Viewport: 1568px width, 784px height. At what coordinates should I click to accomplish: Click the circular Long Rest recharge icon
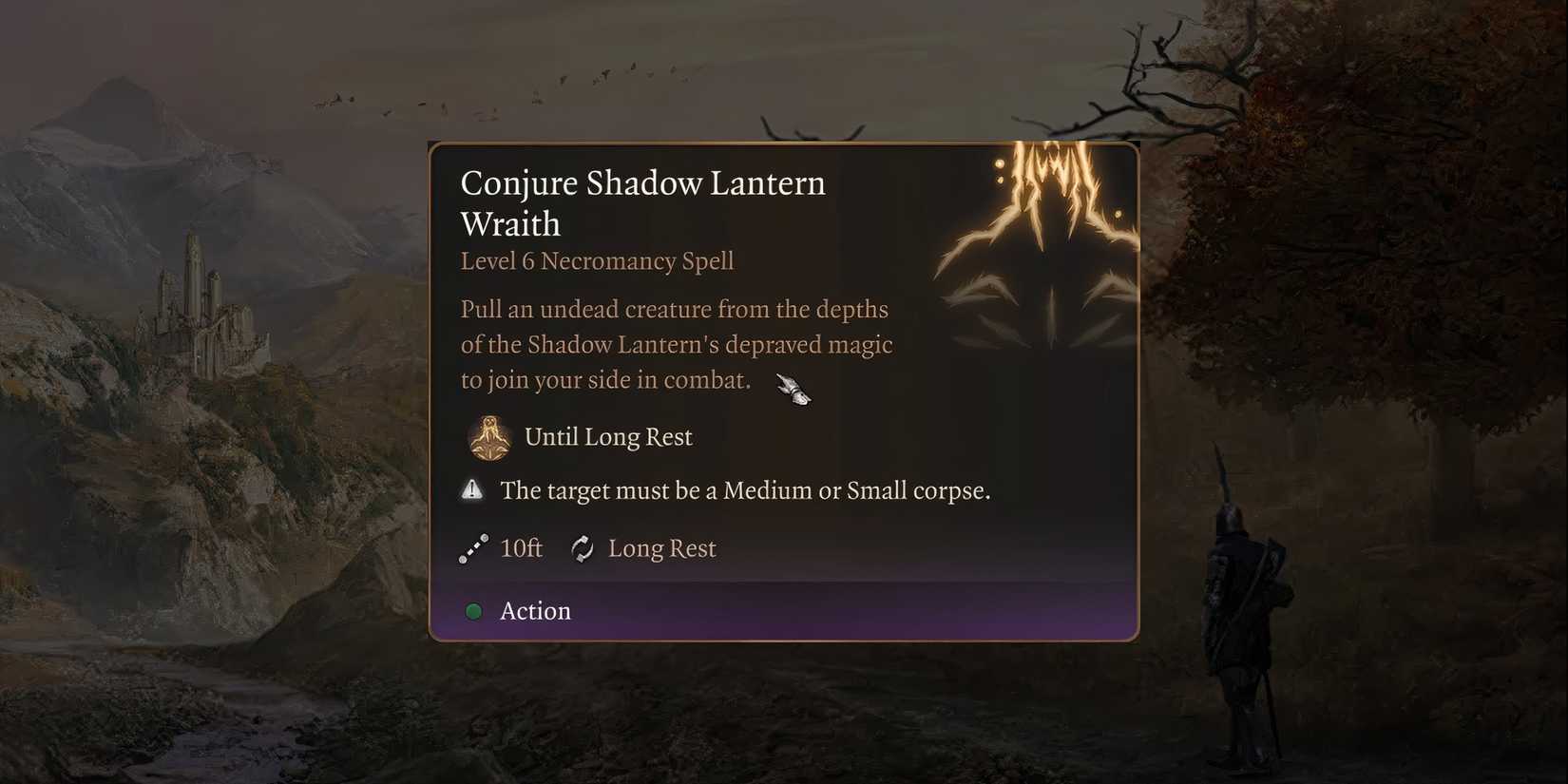pos(581,548)
